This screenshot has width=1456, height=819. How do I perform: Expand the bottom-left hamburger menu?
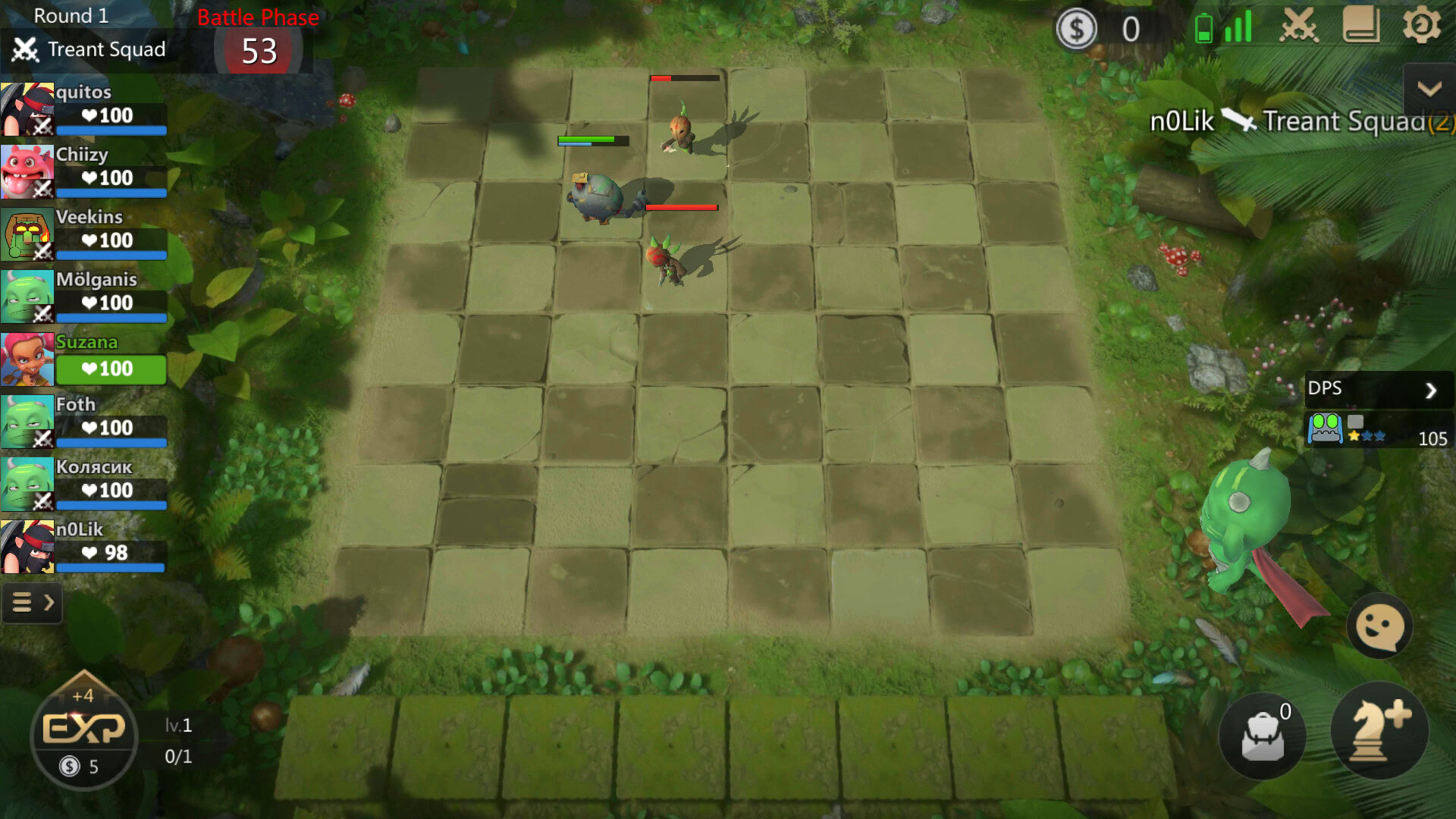[x=32, y=603]
